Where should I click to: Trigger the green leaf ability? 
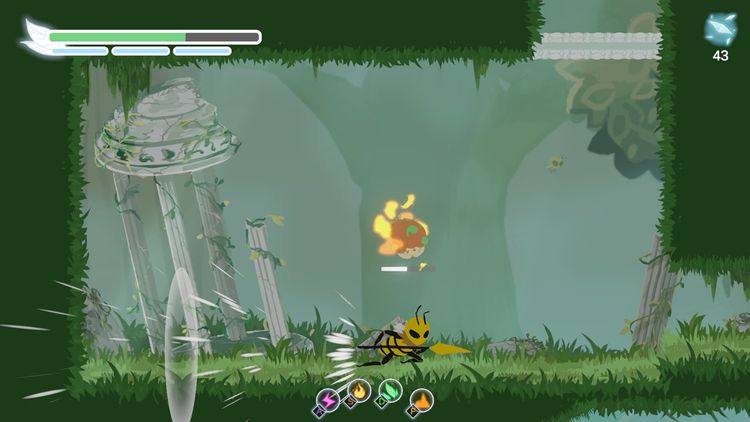click(391, 391)
